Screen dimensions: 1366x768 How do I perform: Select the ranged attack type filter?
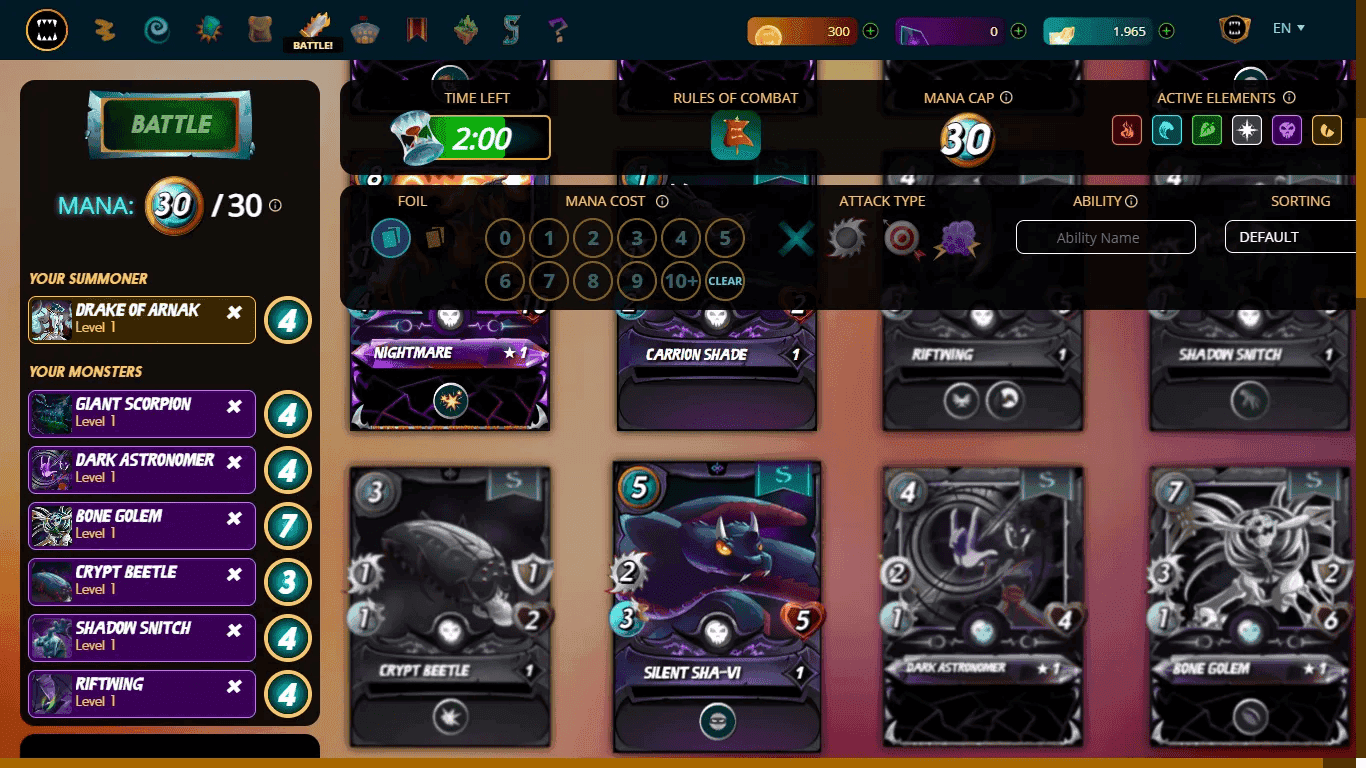coord(903,238)
